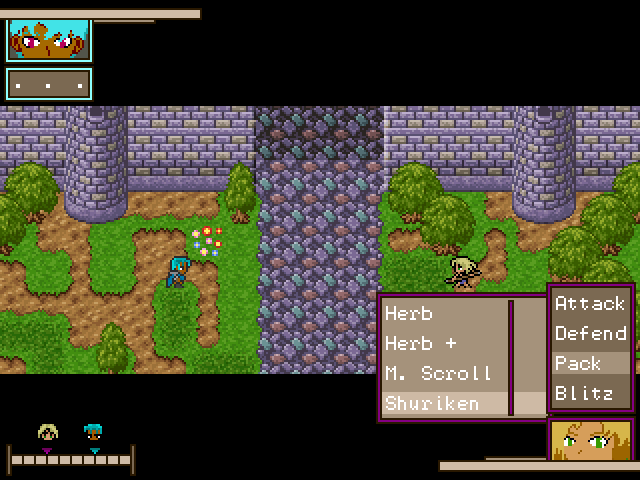Image resolution: width=640 pixels, height=480 pixels.
Task: Select Defend in the battle menu
Action: click(590, 333)
